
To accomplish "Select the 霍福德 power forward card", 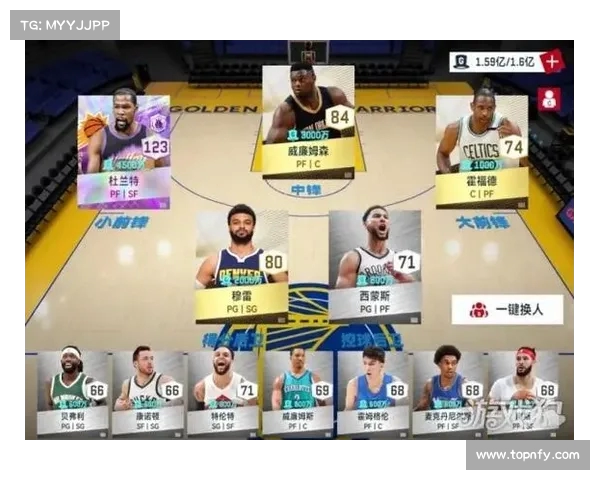I will coord(482,150).
